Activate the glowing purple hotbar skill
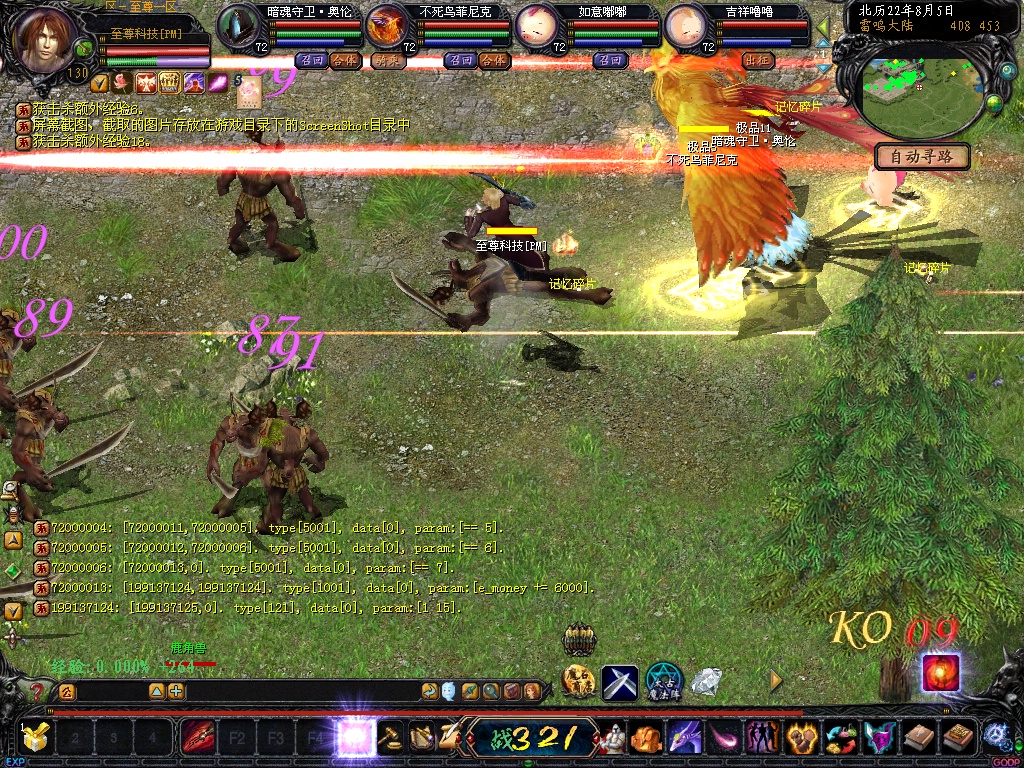The height and width of the screenshot is (768, 1024). click(355, 738)
